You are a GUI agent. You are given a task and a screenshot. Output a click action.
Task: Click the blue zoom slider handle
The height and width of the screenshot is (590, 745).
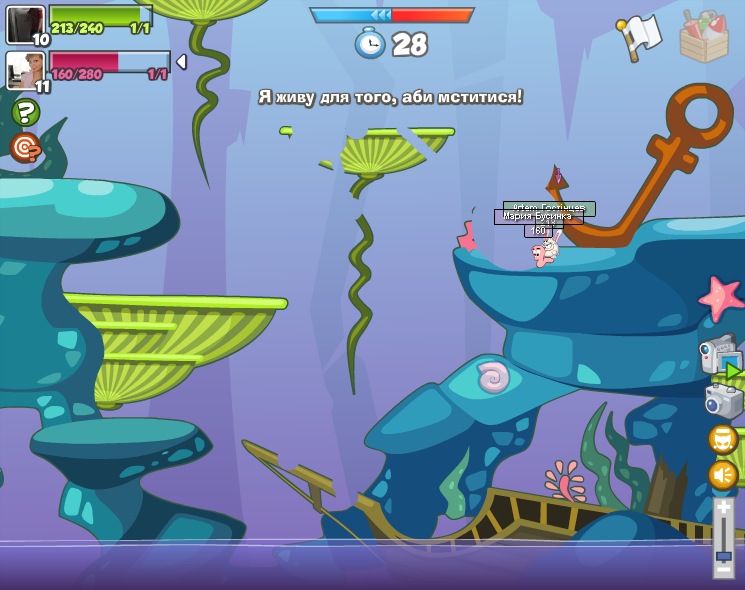coord(723,556)
